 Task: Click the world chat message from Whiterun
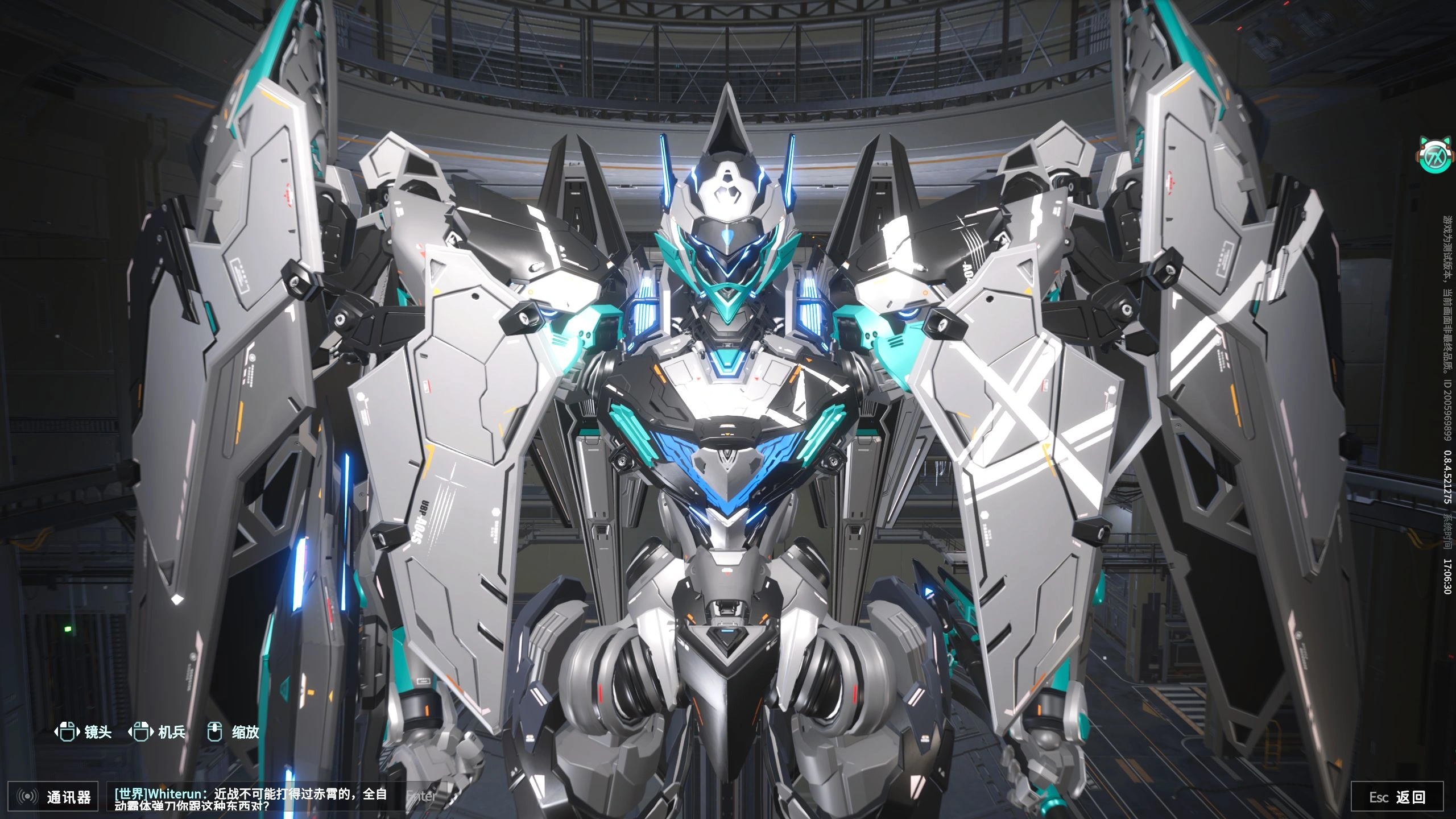coord(251,799)
